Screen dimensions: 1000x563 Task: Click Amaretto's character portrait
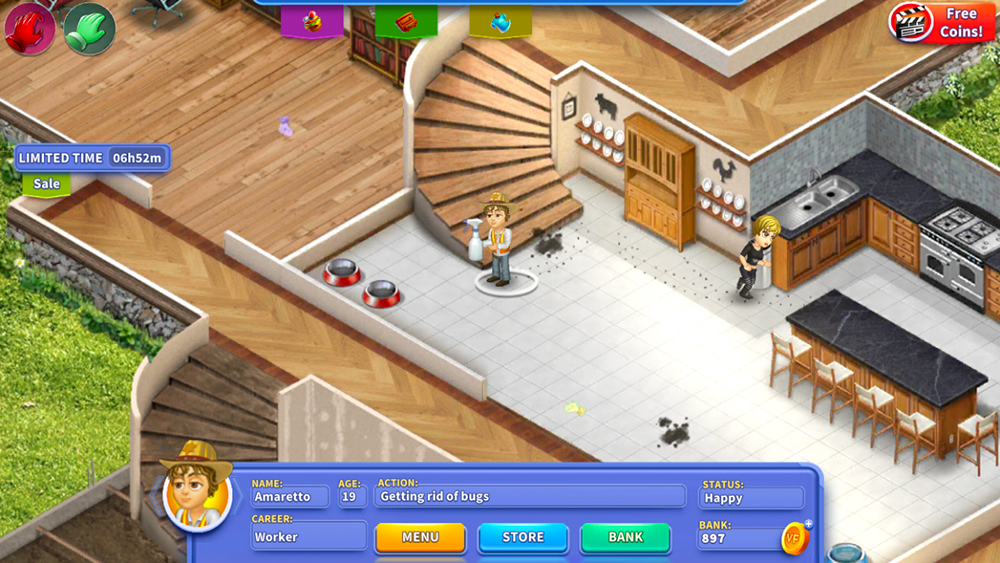pos(196,494)
